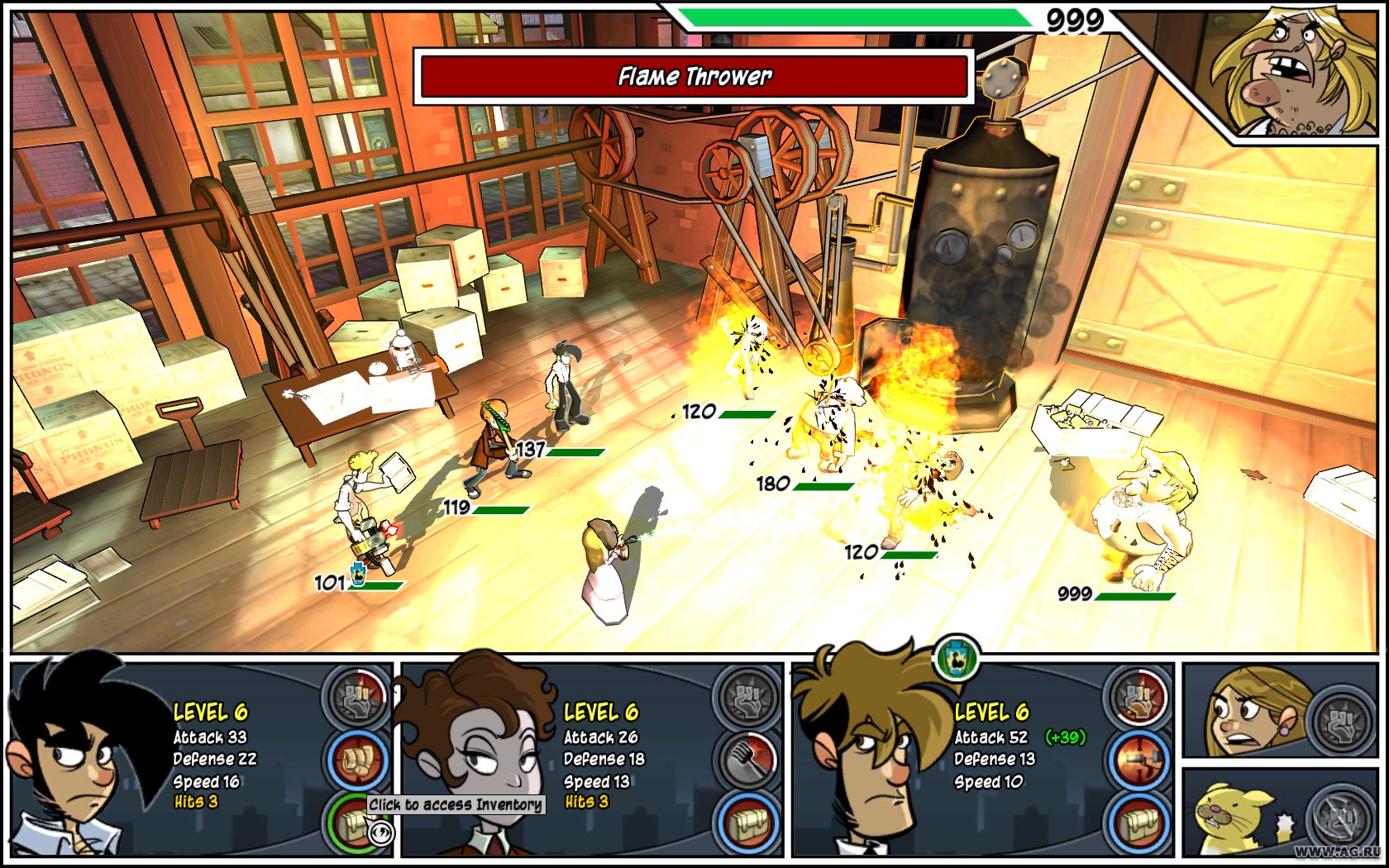Image resolution: width=1389 pixels, height=868 pixels.
Task: Select Anne's clawed strike attack icon
Action: 751,760
